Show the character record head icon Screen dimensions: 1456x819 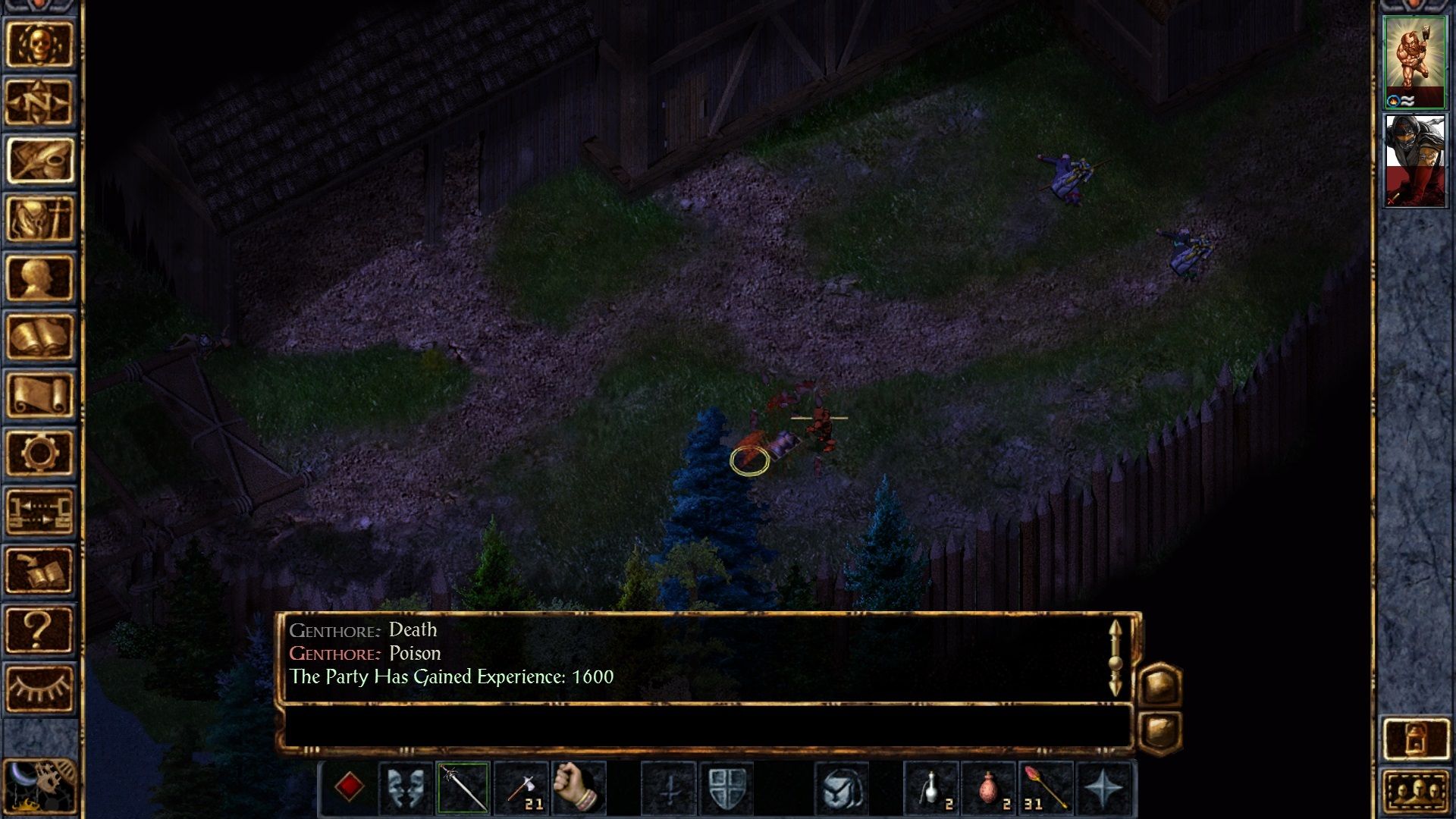tap(39, 278)
